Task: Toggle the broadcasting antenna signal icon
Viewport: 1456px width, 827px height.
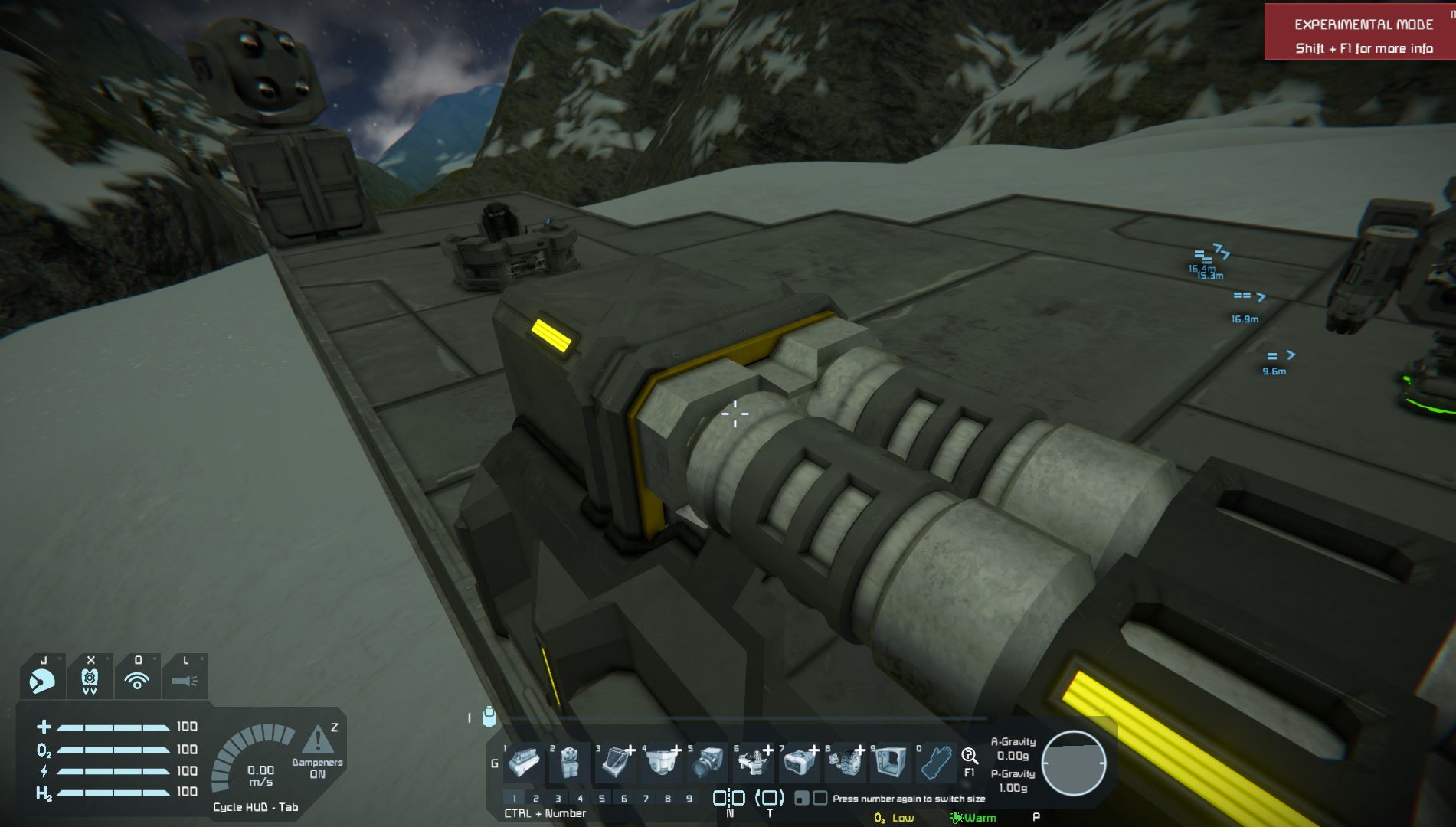Action: click(x=137, y=679)
